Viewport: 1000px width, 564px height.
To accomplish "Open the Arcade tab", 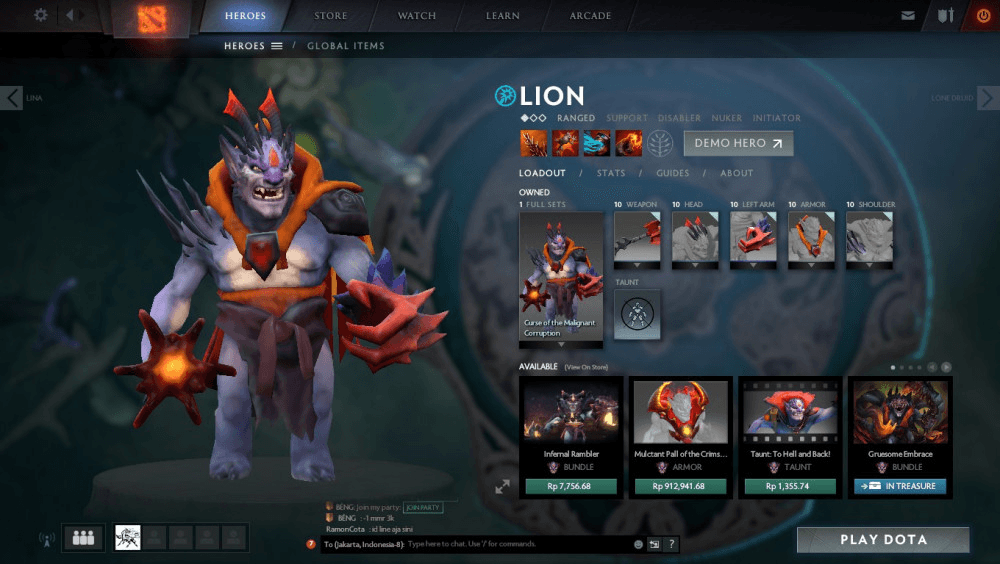I will click(x=590, y=16).
